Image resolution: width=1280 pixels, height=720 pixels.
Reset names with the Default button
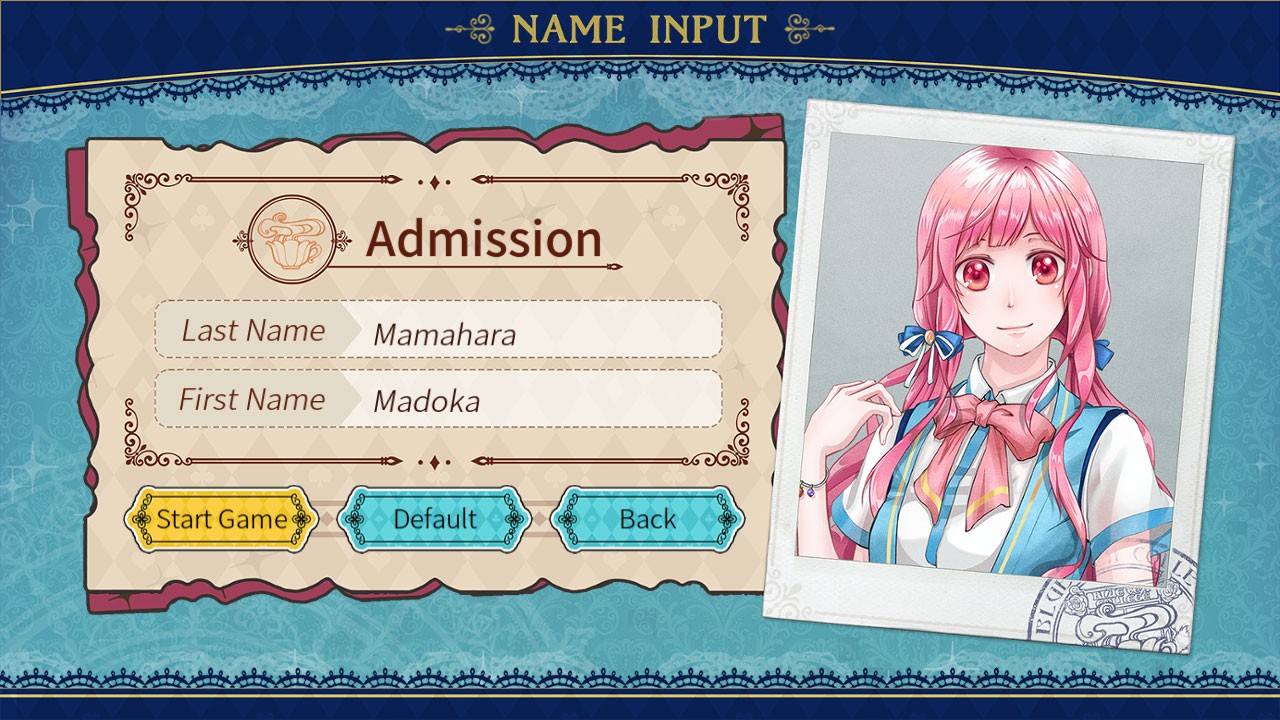[x=434, y=519]
